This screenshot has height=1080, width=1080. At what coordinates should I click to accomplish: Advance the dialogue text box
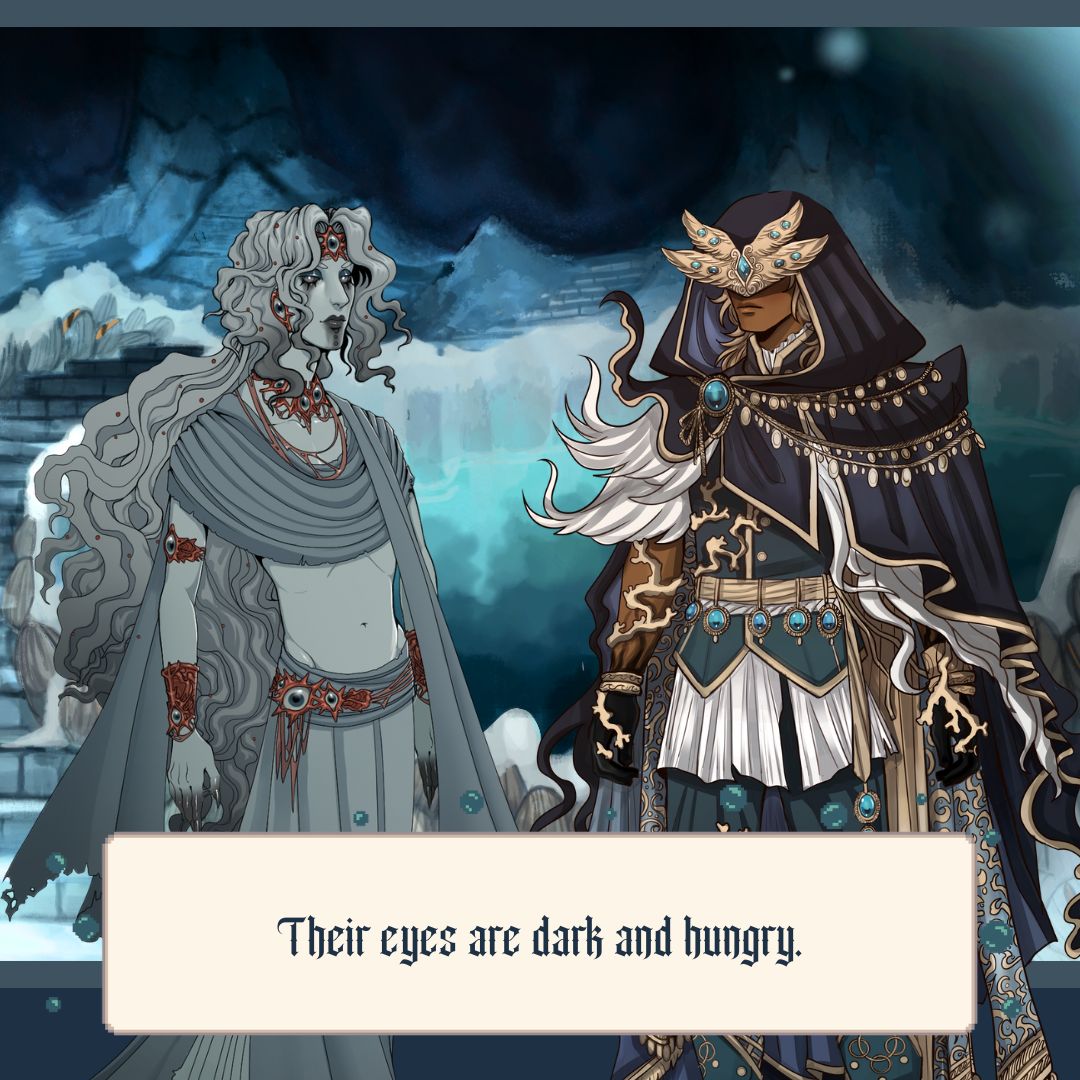click(x=540, y=933)
